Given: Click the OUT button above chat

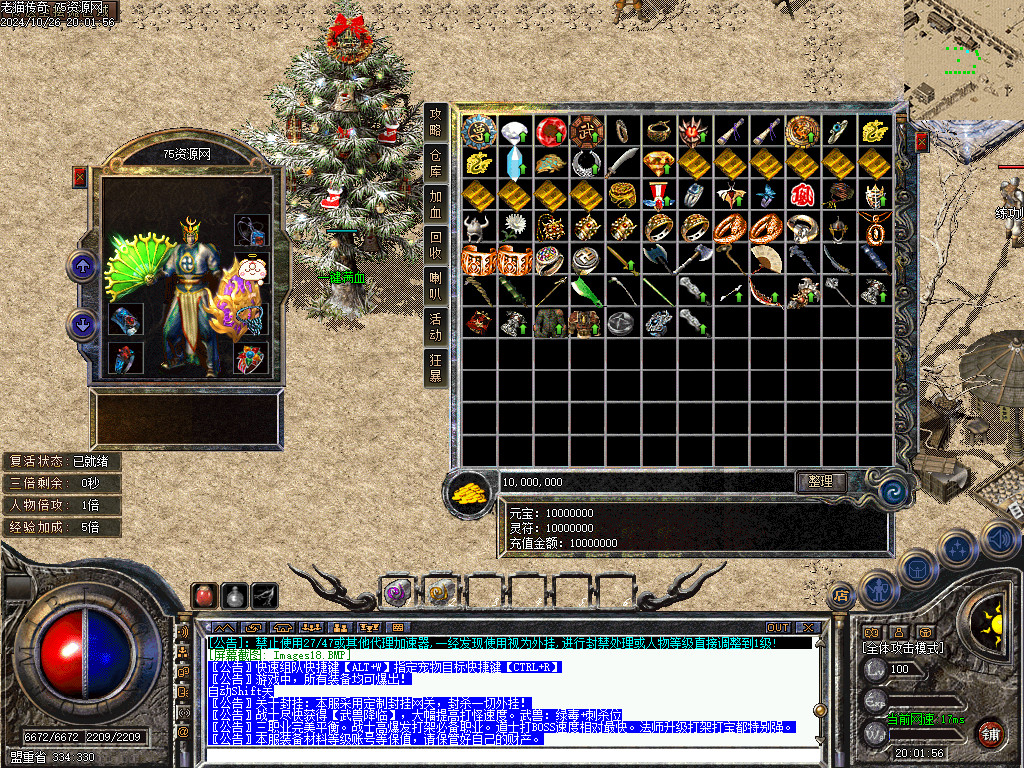Looking at the screenshot, I should 778,627.
